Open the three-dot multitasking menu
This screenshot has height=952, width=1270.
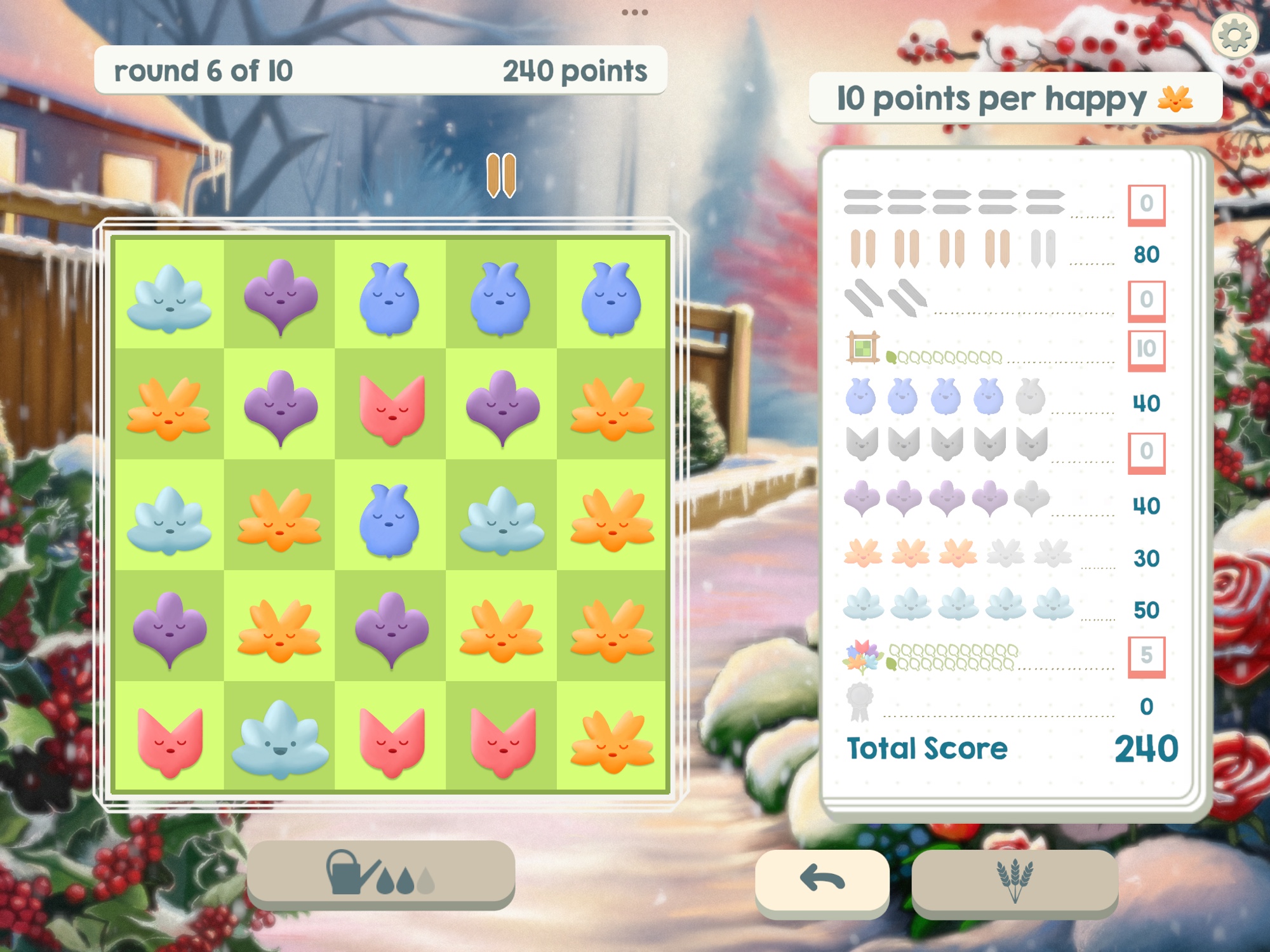pyautogui.click(x=634, y=12)
